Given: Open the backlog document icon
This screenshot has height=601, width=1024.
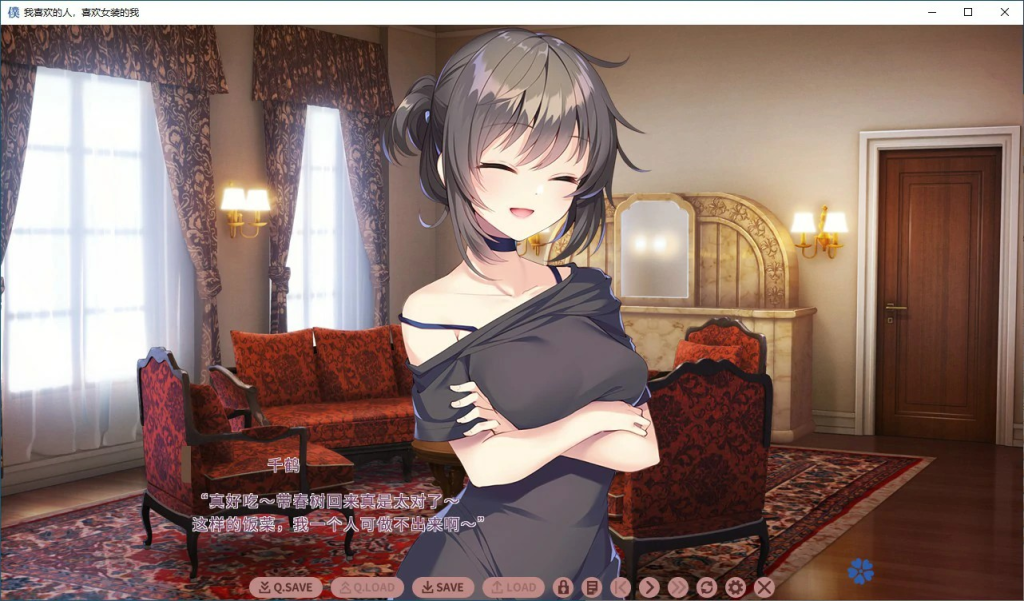Looking at the screenshot, I should click(592, 588).
